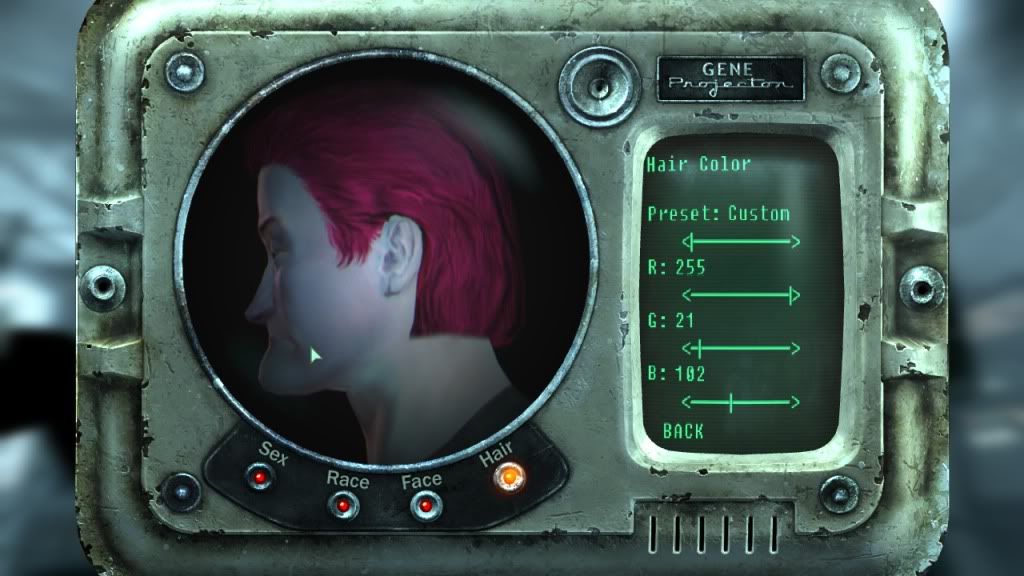This screenshot has height=576, width=1024.
Task: Click the hair color Preset slider
Action: pyautogui.click(x=741, y=241)
